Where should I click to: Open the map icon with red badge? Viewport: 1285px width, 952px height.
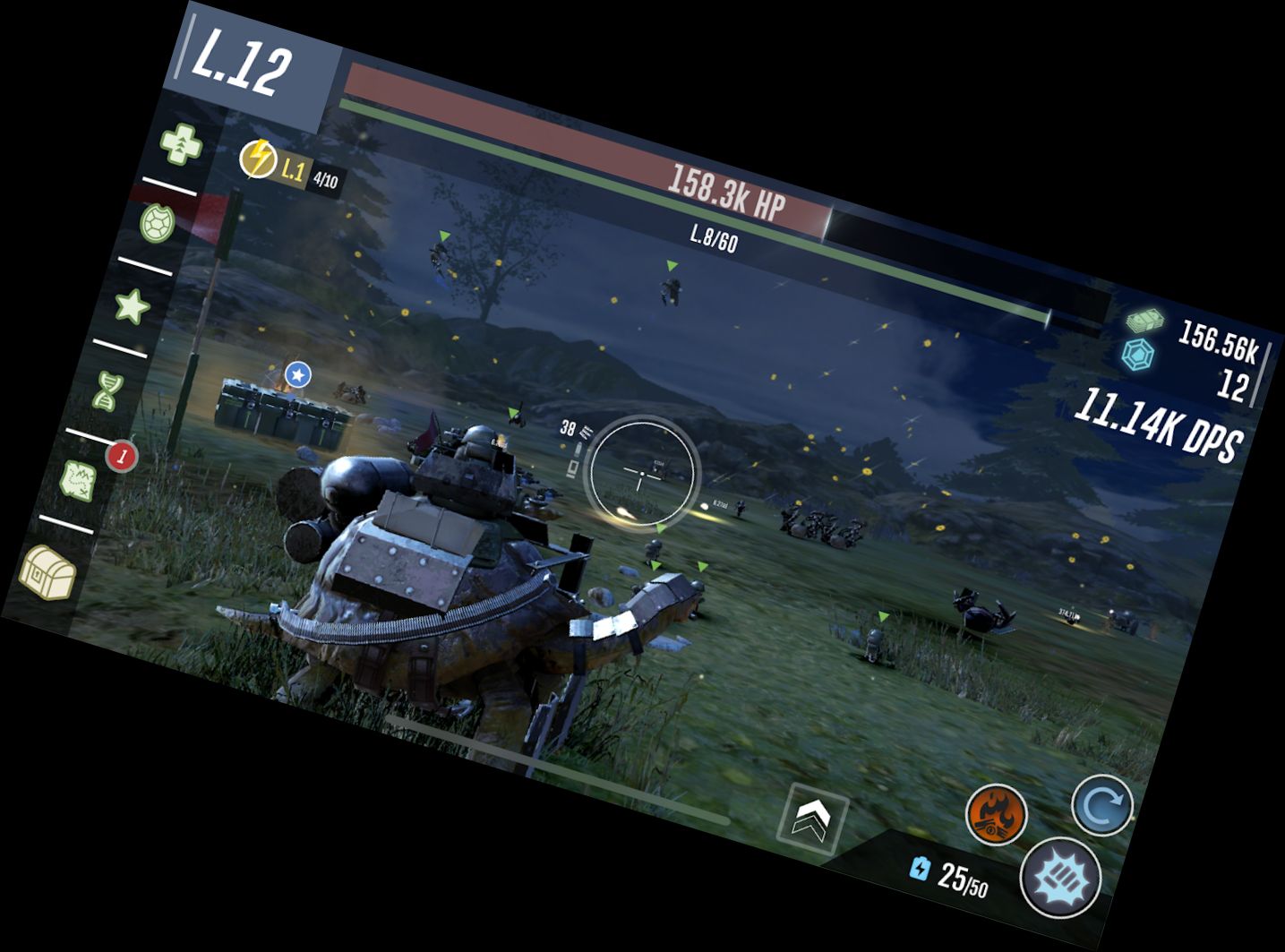click(80, 479)
